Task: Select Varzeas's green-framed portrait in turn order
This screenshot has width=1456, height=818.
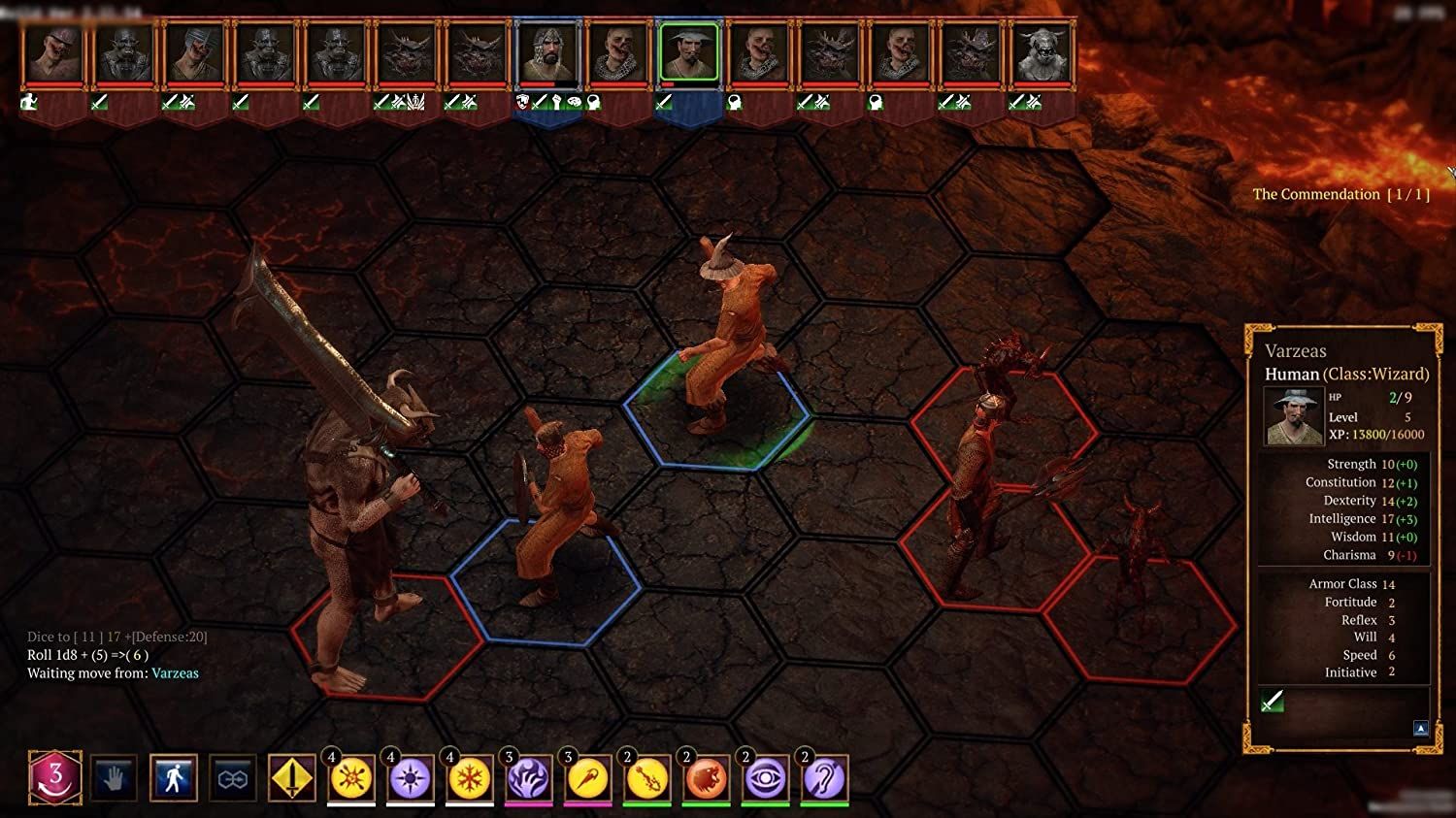Action: click(x=689, y=53)
